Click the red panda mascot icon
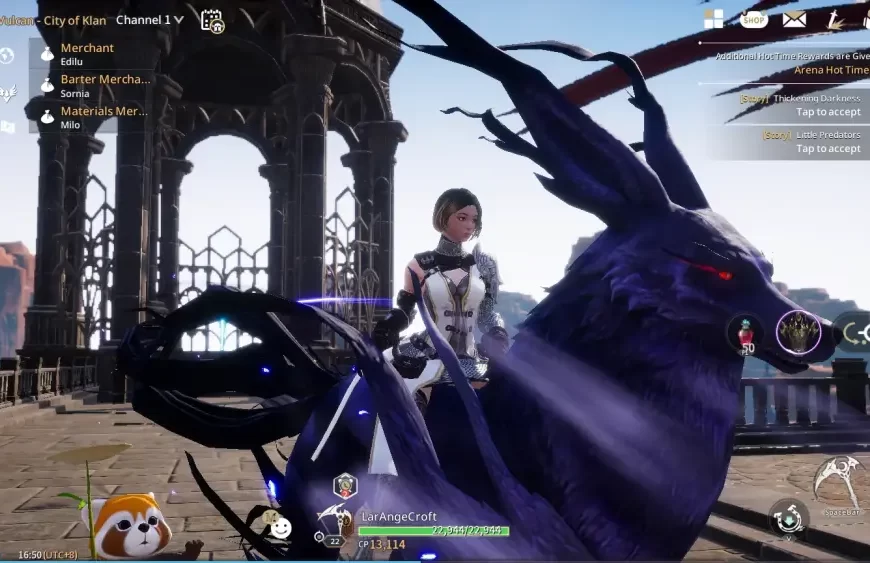This screenshot has height=563, width=870. [x=128, y=527]
